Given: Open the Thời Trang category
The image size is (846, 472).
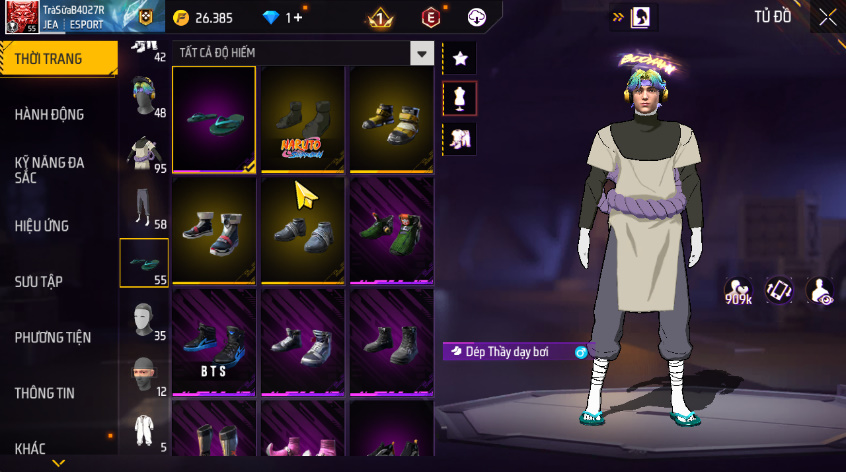Looking at the screenshot, I should click(x=50, y=59).
